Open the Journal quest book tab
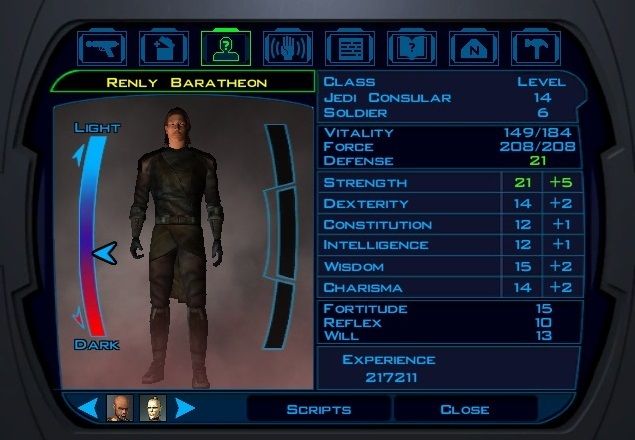635x440 pixels. [x=411, y=47]
